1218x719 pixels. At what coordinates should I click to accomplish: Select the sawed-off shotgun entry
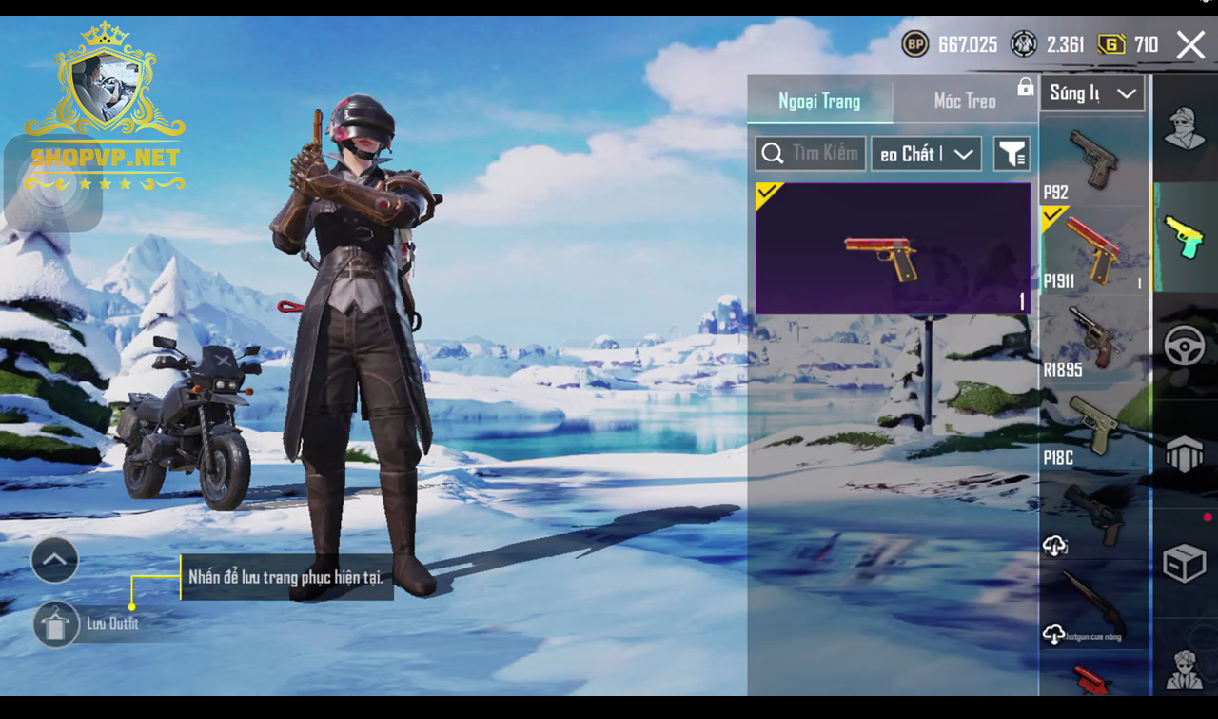coord(1094,605)
